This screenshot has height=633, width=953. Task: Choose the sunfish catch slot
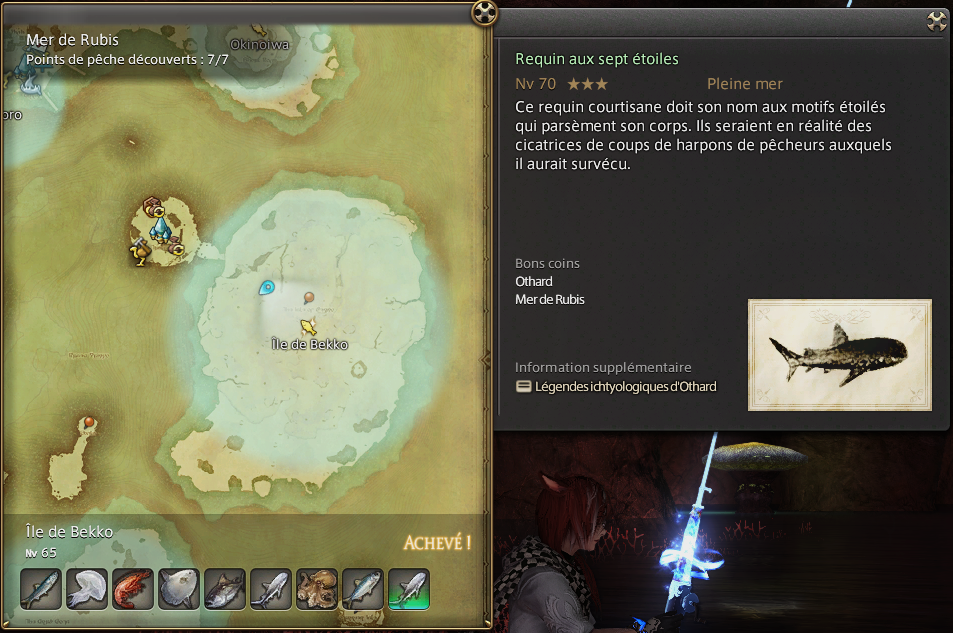tap(179, 589)
